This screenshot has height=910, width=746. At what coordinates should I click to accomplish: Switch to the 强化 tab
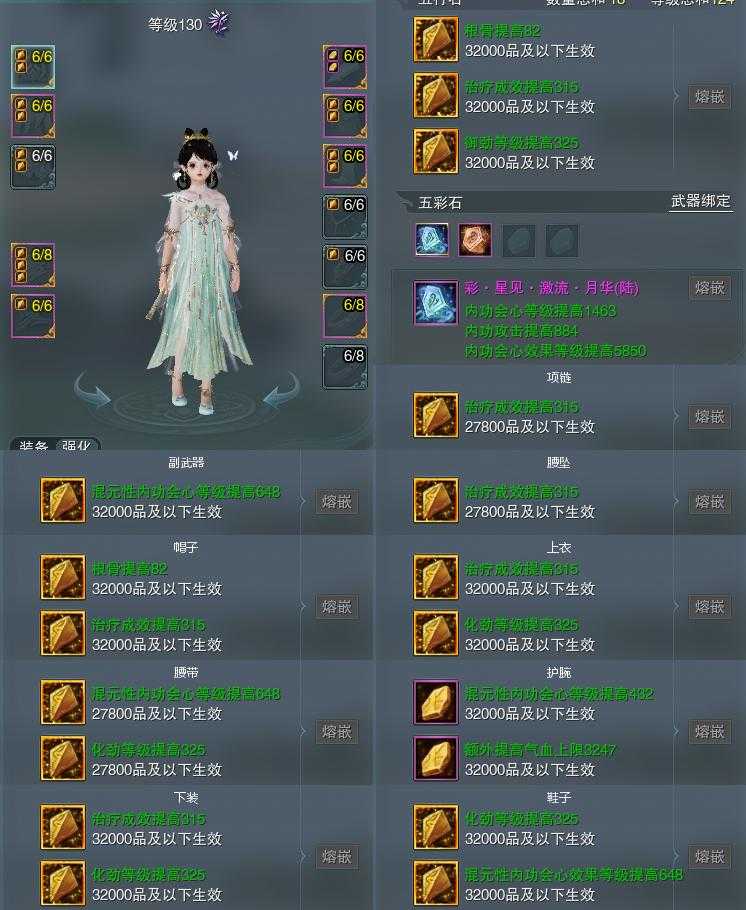point(76,446)
